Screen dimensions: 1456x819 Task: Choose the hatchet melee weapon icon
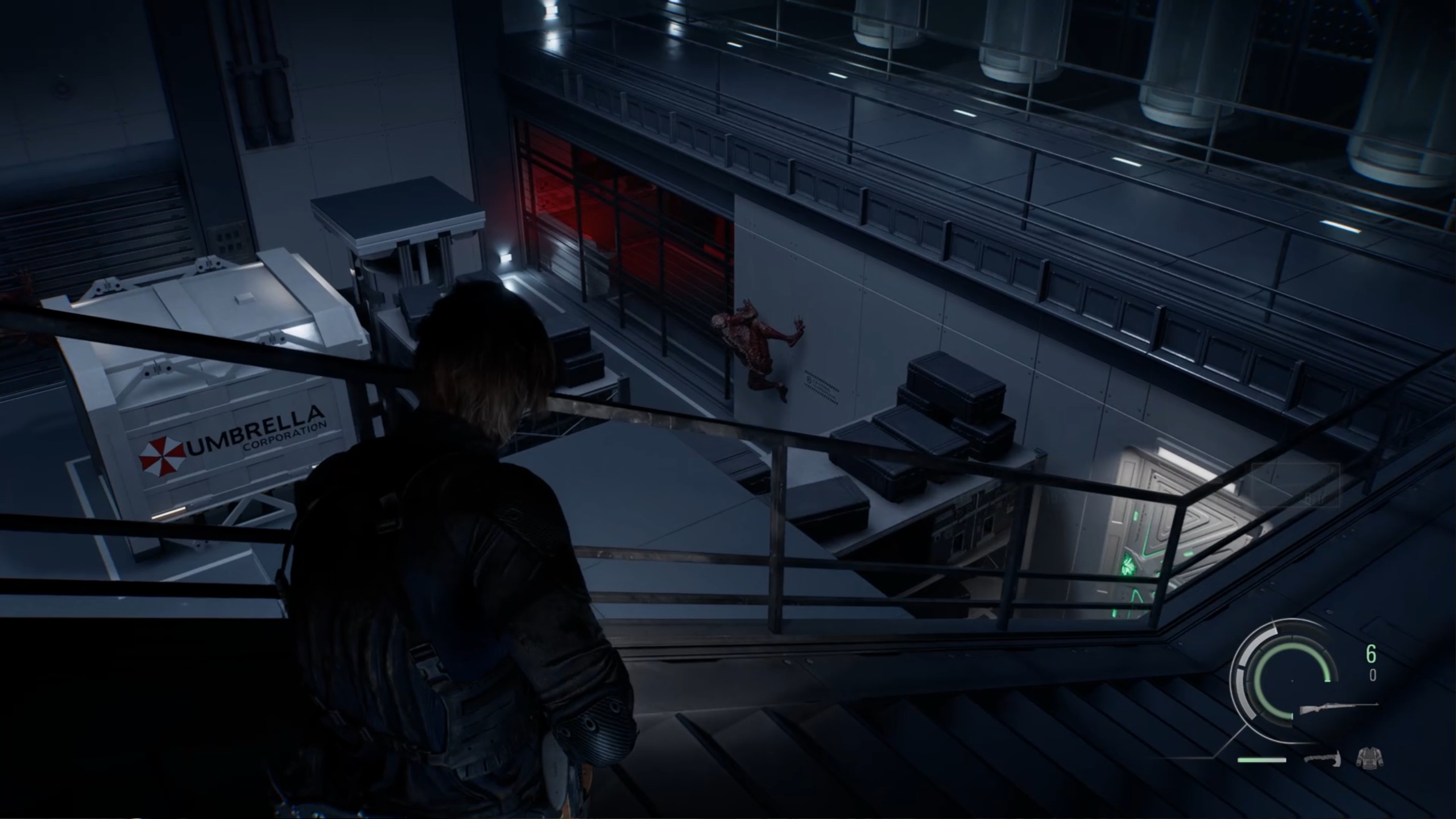(1323, 758)
